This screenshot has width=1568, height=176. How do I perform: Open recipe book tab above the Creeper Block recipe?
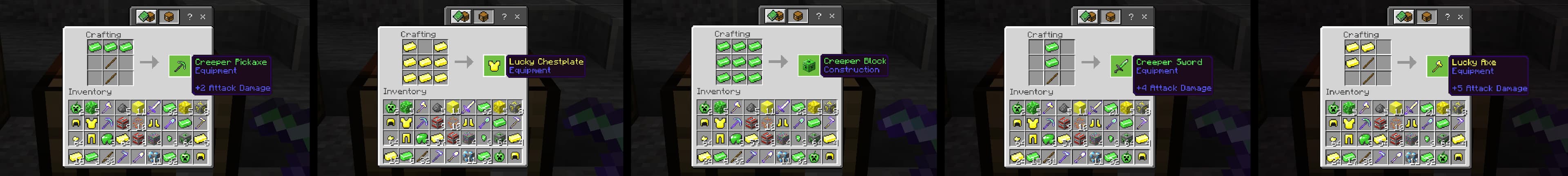pos(775,16)
